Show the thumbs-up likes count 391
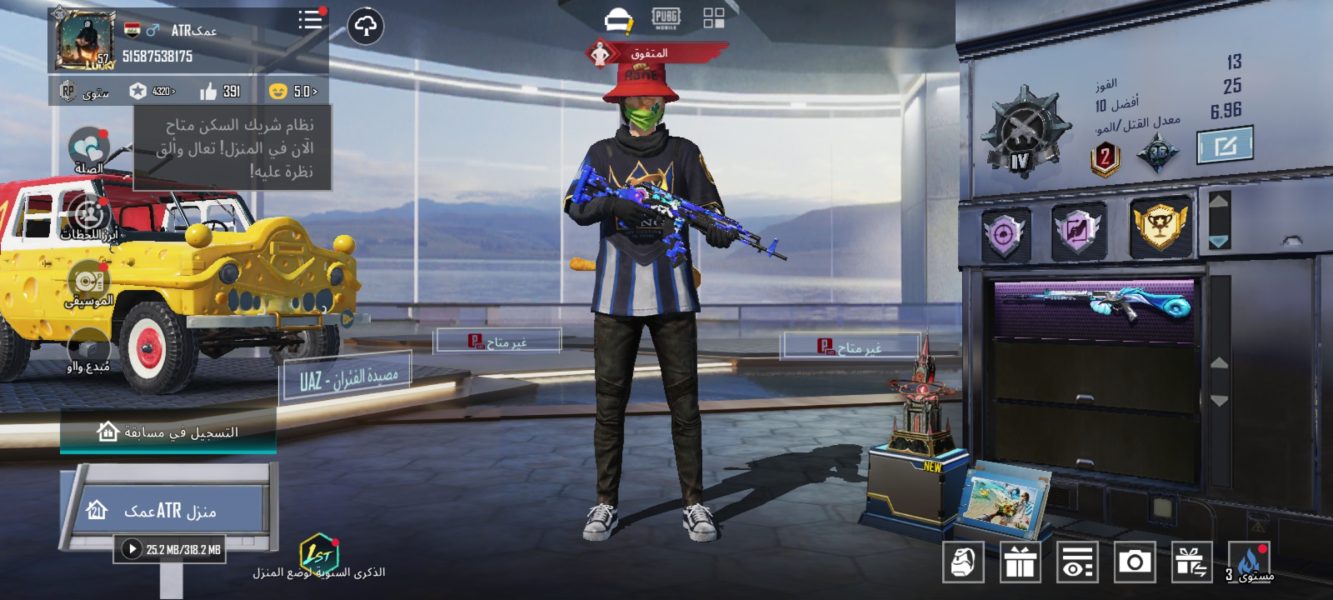1333x600 pixels. click(220, 91)
